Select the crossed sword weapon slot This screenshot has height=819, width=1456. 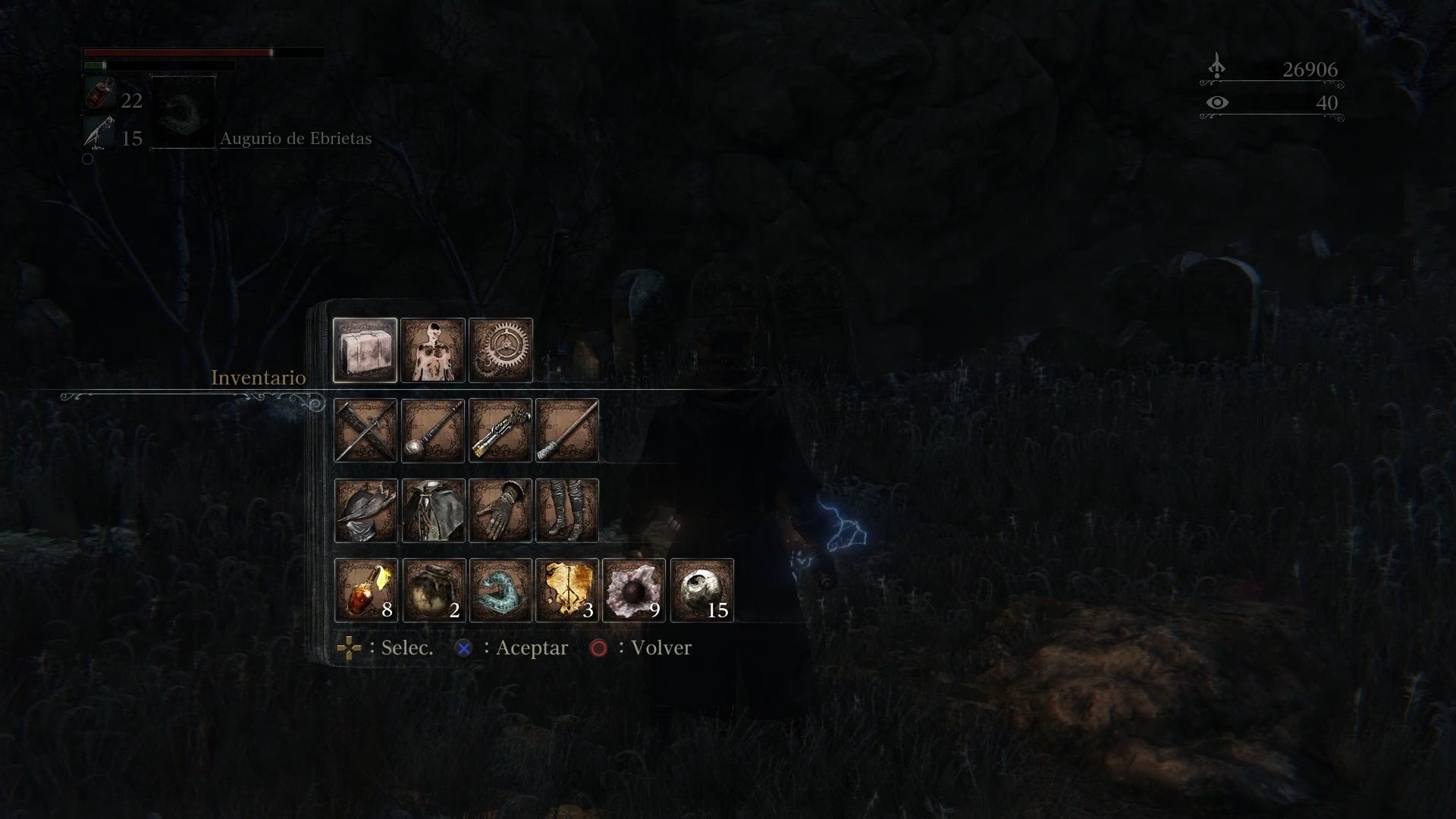coord(365,431)
